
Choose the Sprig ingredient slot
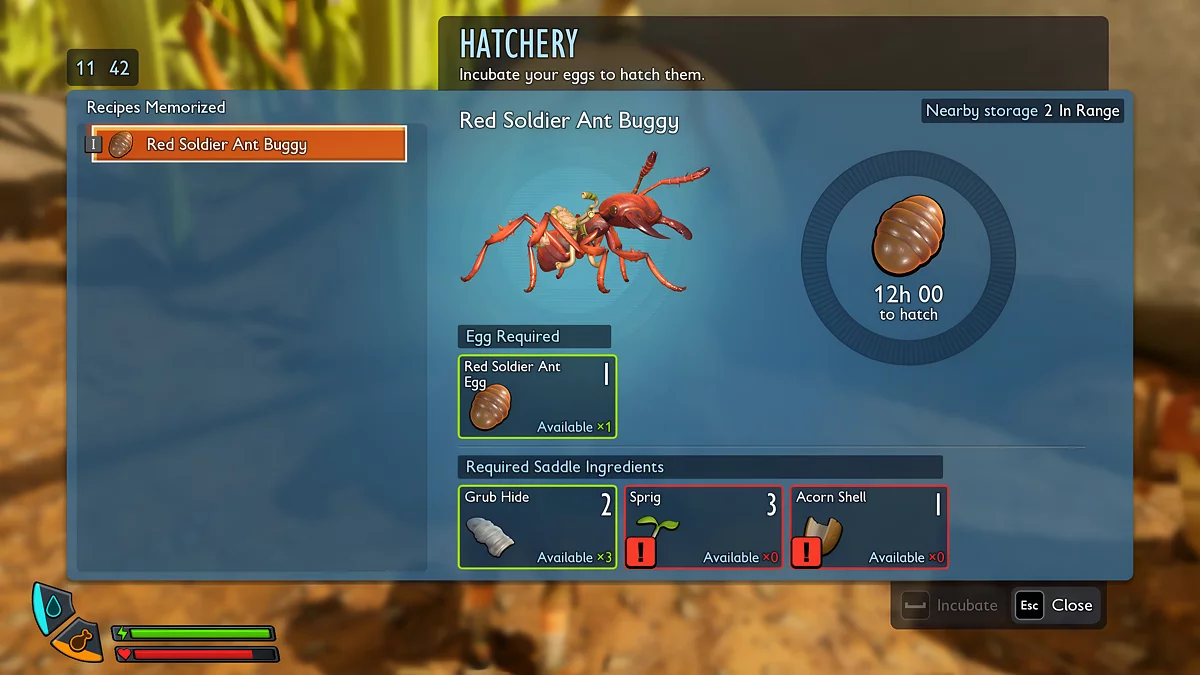[704, 527]
